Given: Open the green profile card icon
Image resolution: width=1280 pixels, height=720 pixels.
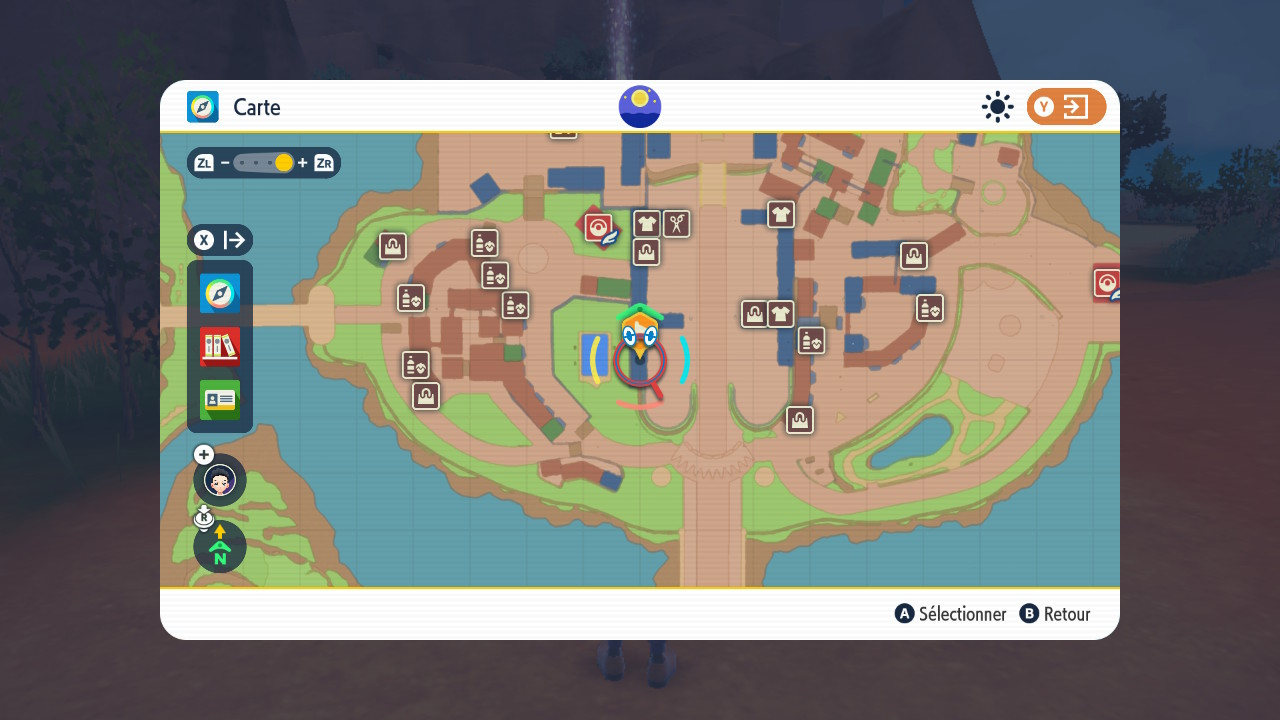Looking at the screenshot, I should point(220,400).
